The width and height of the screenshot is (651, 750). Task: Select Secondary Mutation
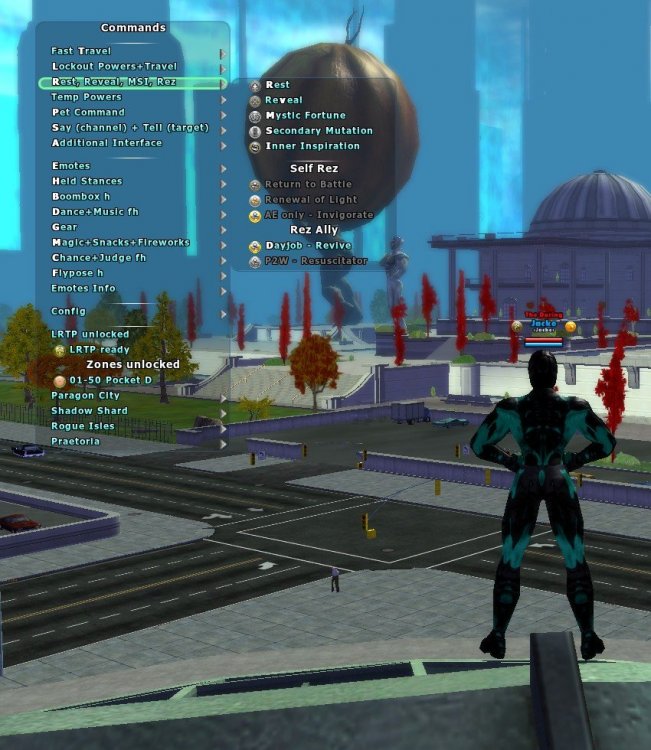coord(318,131)
